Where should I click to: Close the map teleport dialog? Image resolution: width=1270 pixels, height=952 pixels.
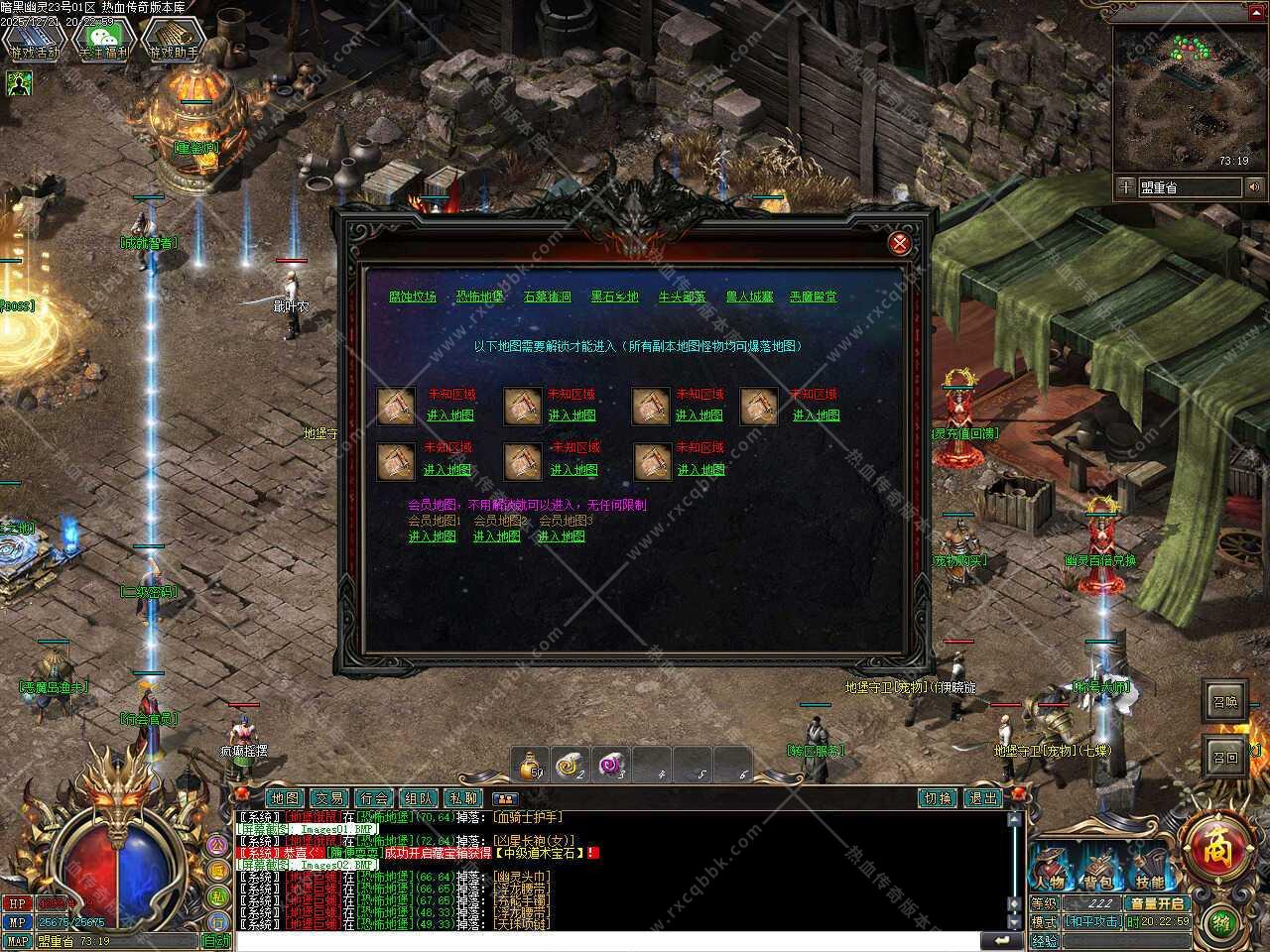[x=900, y=243]
